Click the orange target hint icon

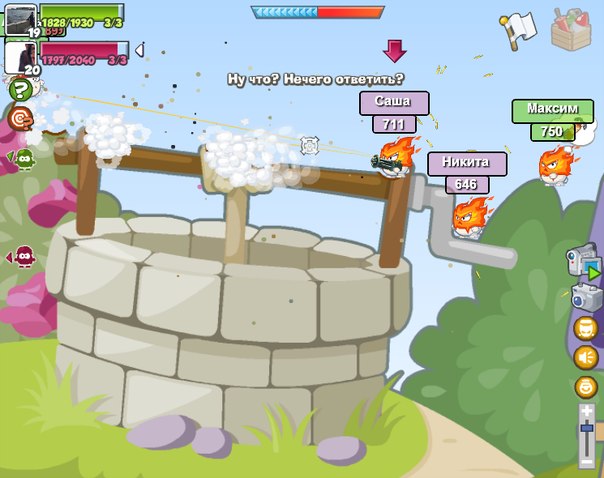(x=19, y=119)
